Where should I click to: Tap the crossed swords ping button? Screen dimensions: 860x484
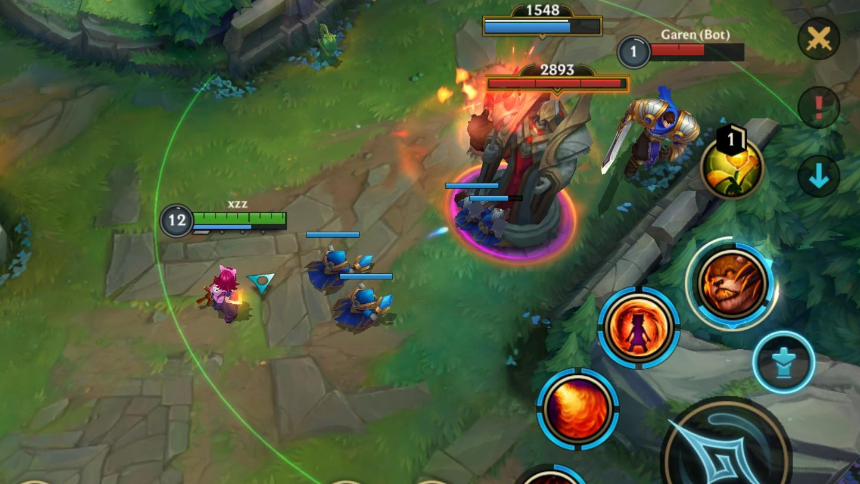click(x=818, y=39)
